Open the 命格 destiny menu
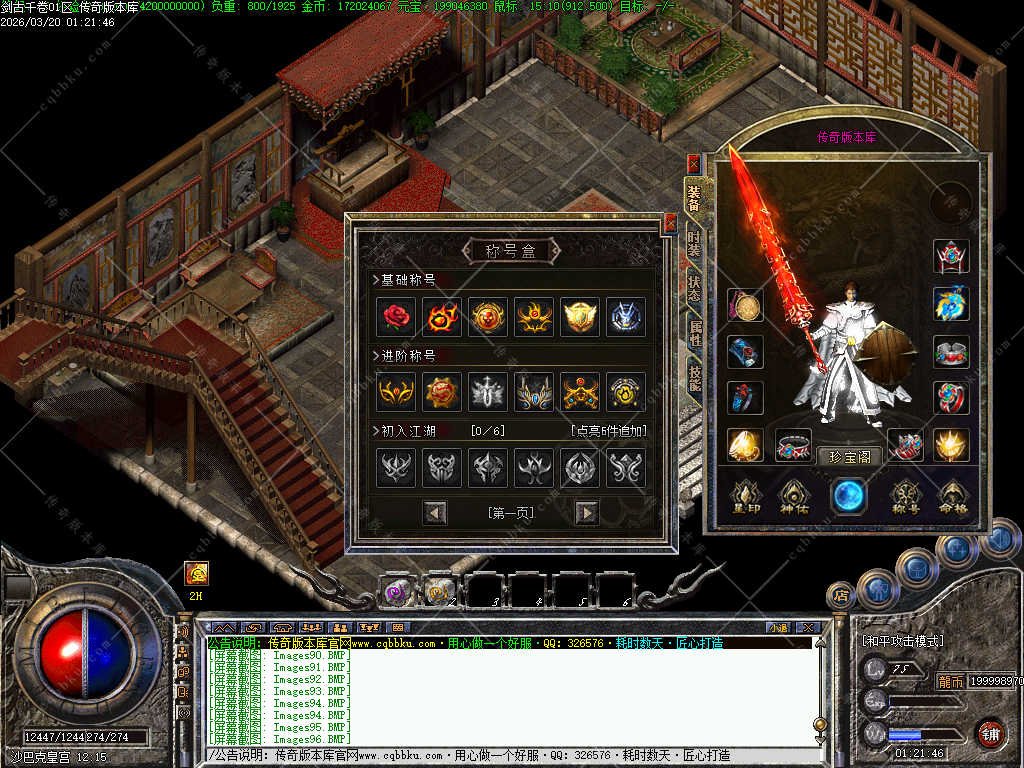The width and height of the screenshot is (1024, 768). point(953,497)
